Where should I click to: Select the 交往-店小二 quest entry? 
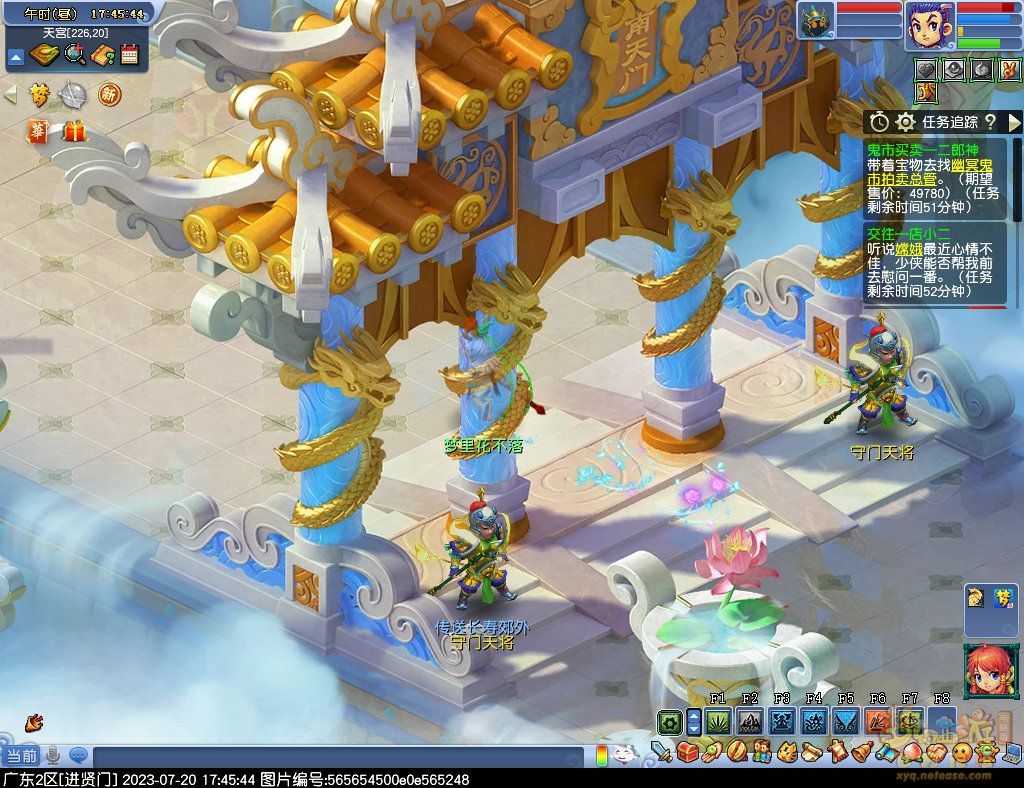[x=911, y=233]
